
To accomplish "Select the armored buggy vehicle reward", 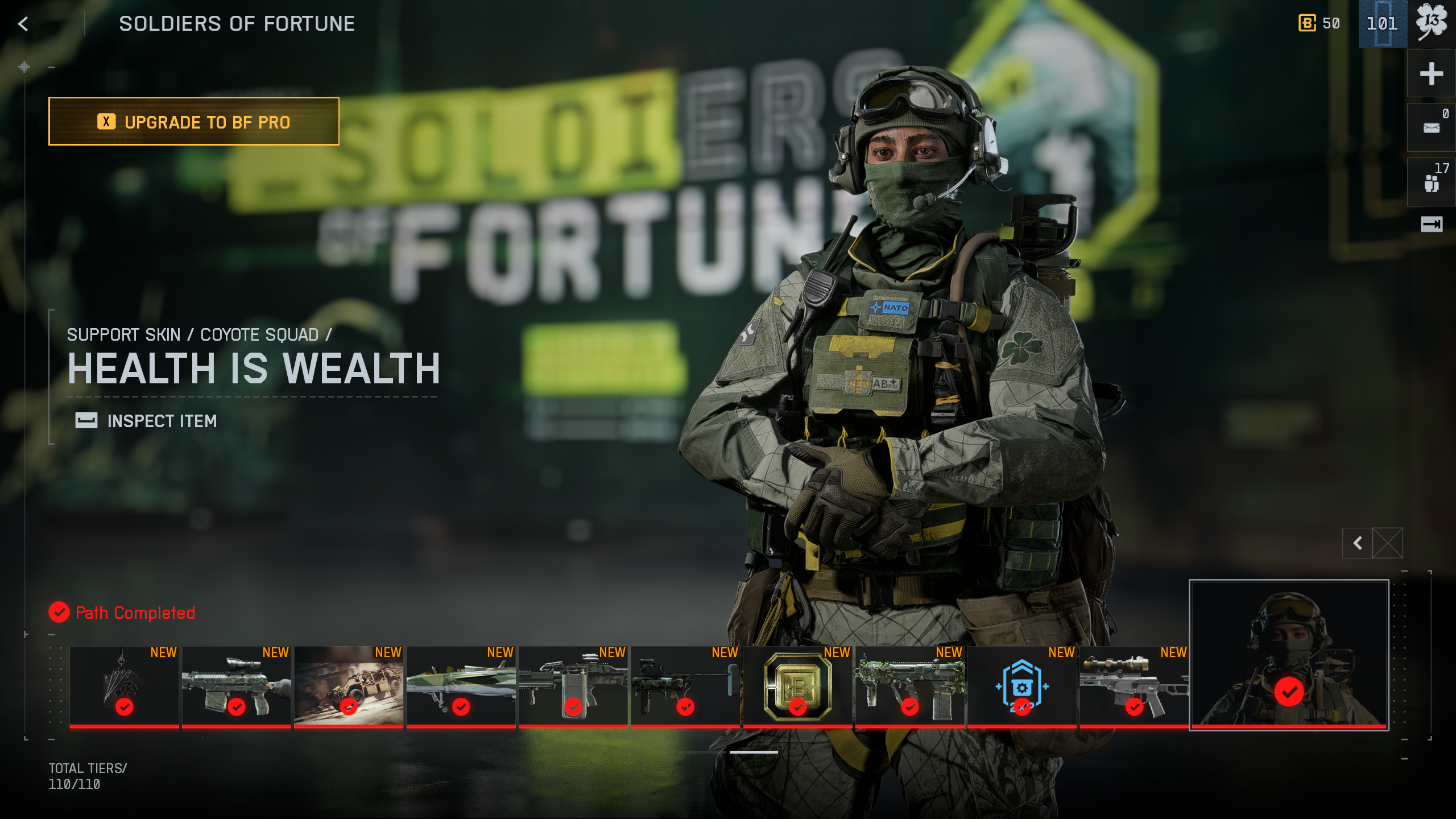I will (349, 686).
